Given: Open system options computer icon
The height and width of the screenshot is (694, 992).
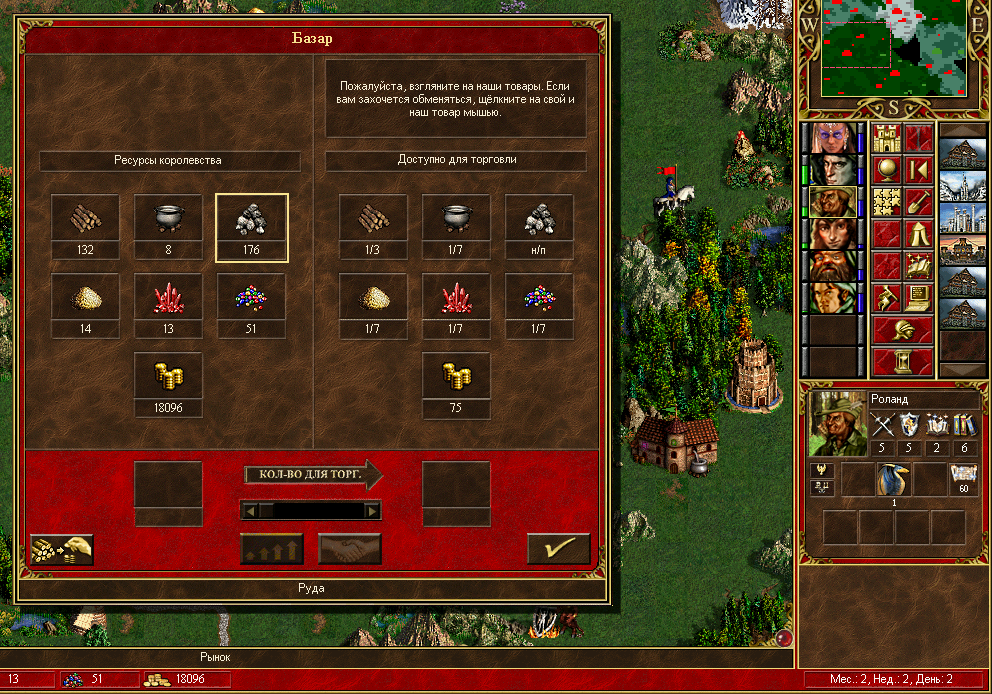Looking at the screenshot, I should coord(918,298).
